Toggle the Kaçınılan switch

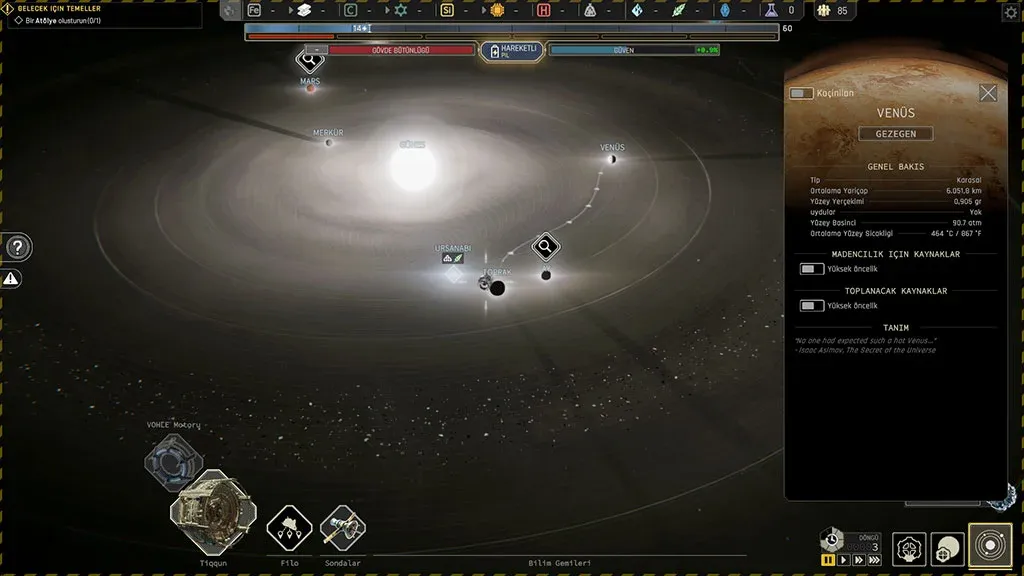801,93
